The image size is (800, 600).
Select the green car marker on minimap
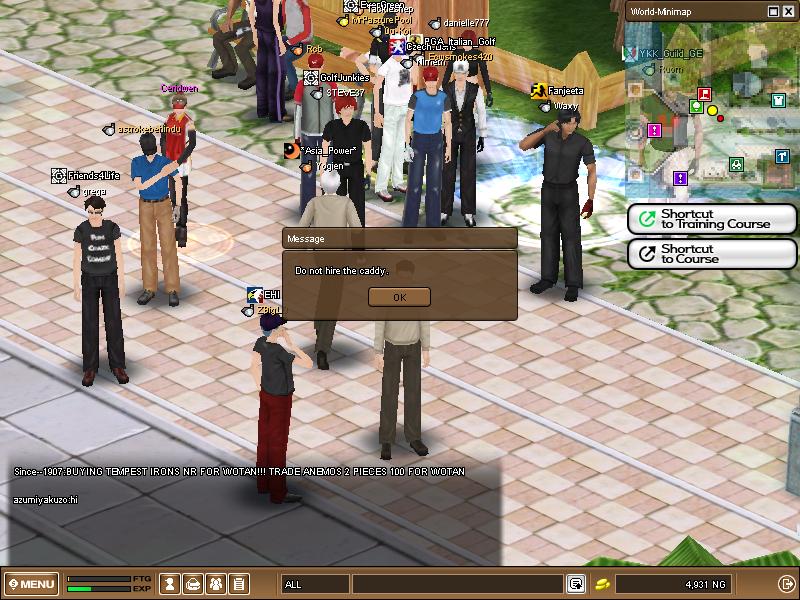point(736,164)
